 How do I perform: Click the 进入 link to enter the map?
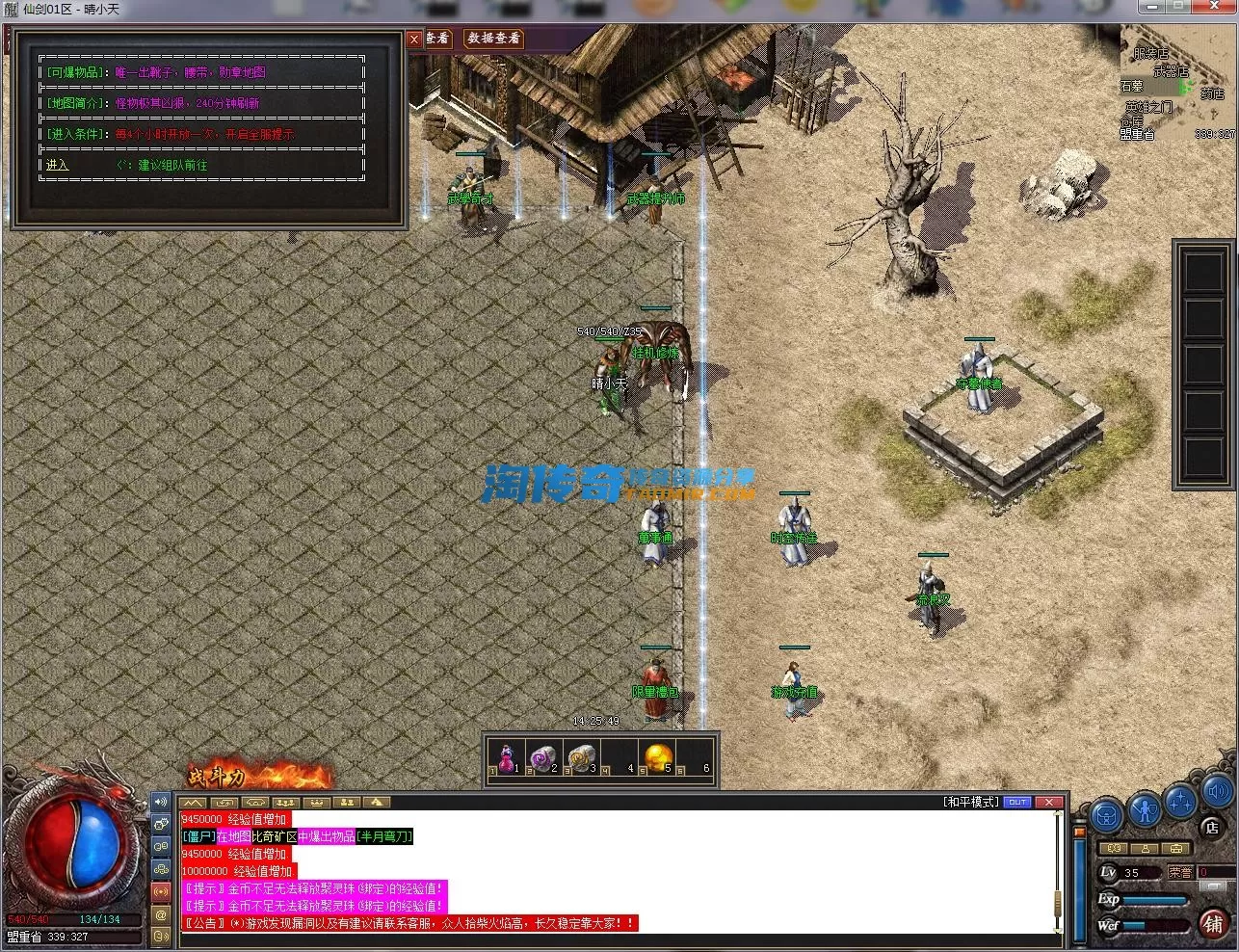click(57, 165)
